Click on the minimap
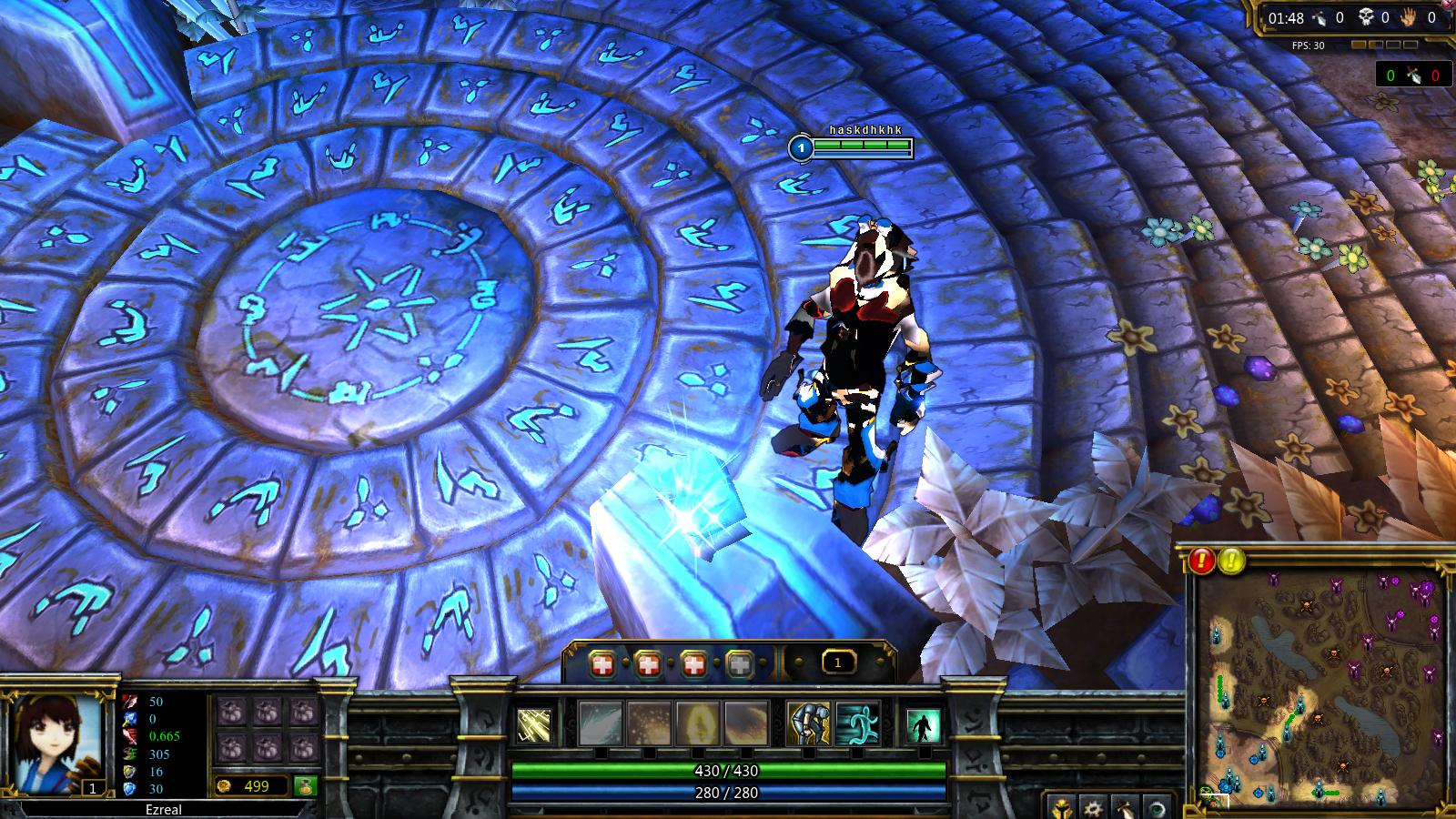This screenshot has height=819, width=1456. tap(1319, 682)
